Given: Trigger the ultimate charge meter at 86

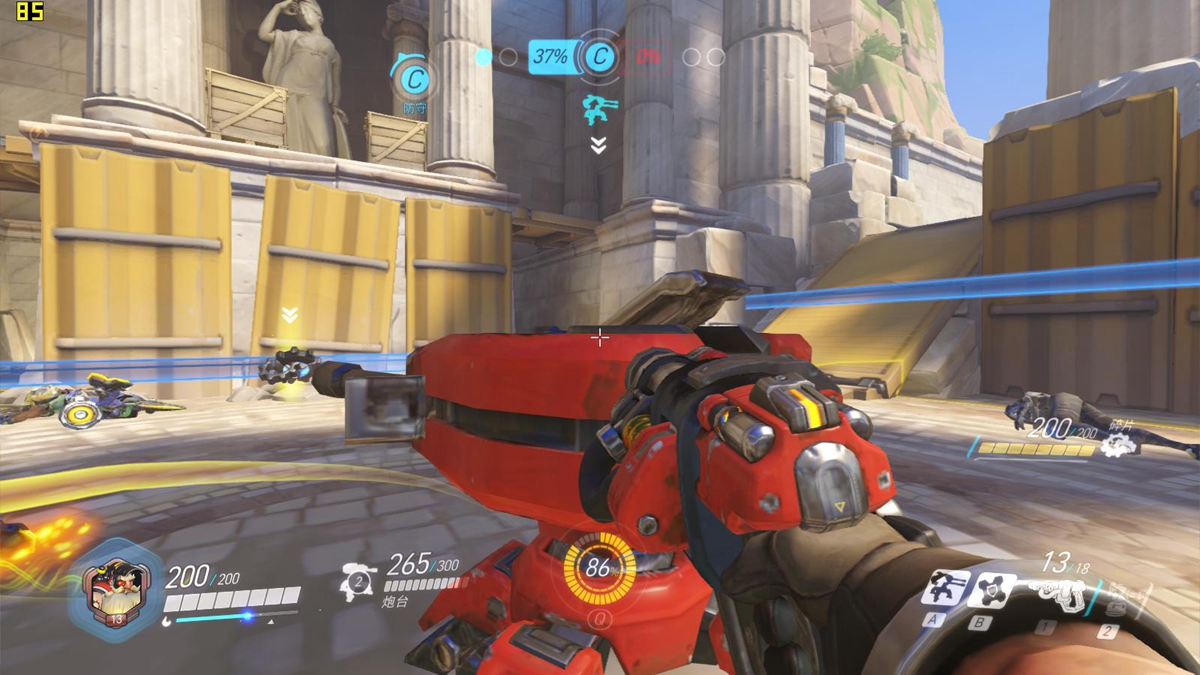Looking at the screenshot, I should click(x=599, y=569).
